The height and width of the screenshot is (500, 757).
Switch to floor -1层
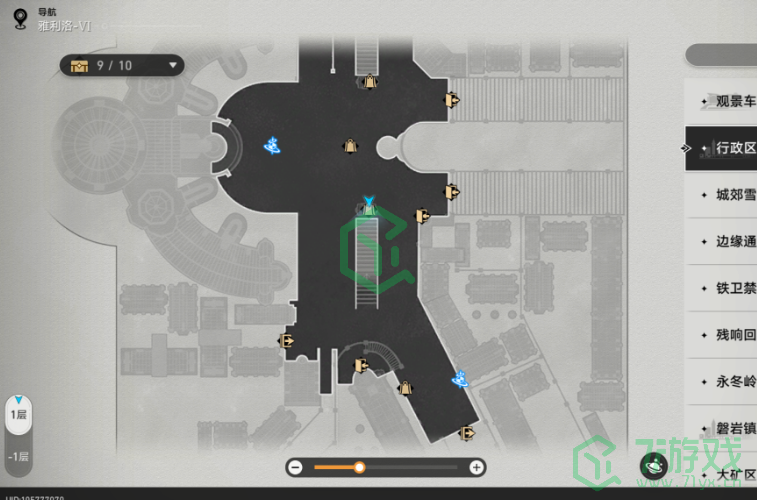(x=18, y=456)
